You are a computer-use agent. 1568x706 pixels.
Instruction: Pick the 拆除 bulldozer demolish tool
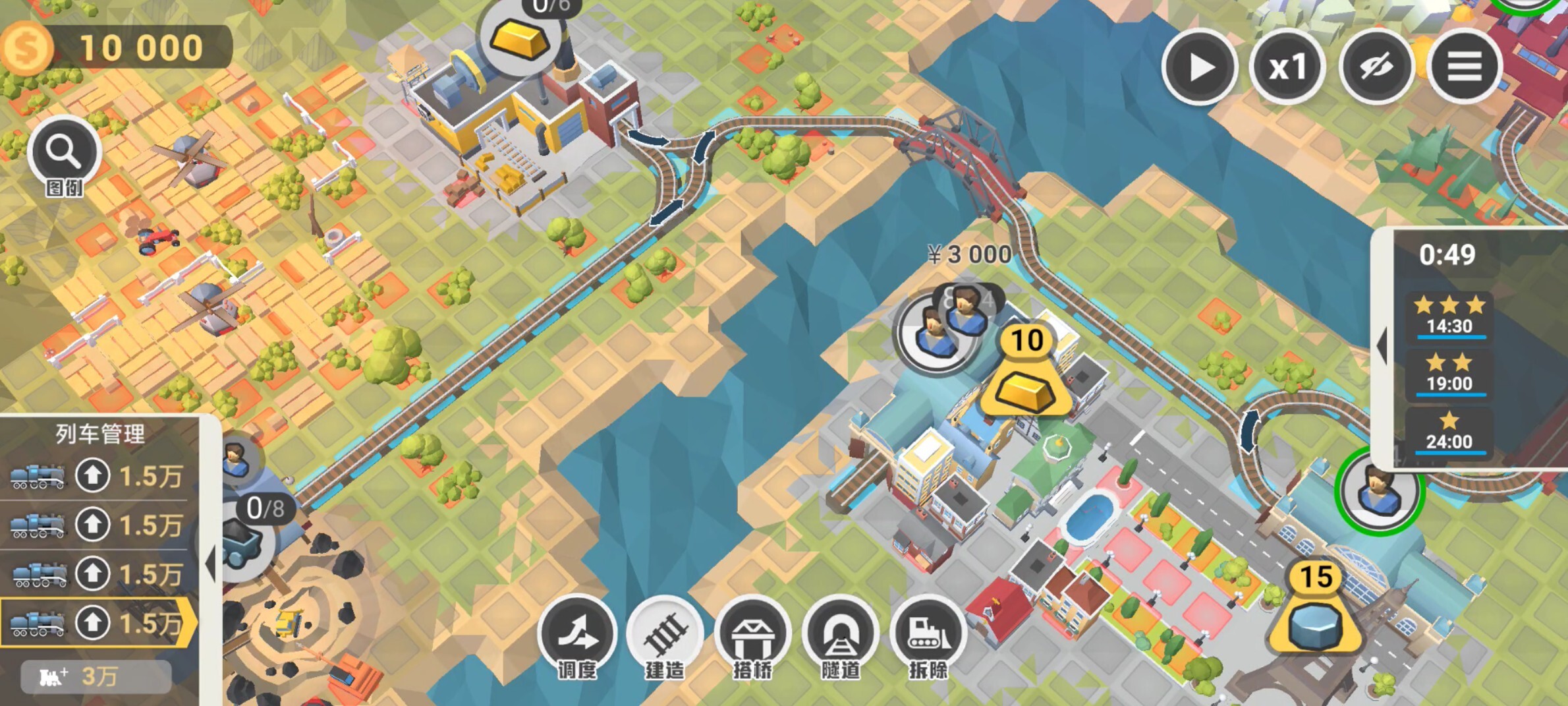click(x=928, y=633)
